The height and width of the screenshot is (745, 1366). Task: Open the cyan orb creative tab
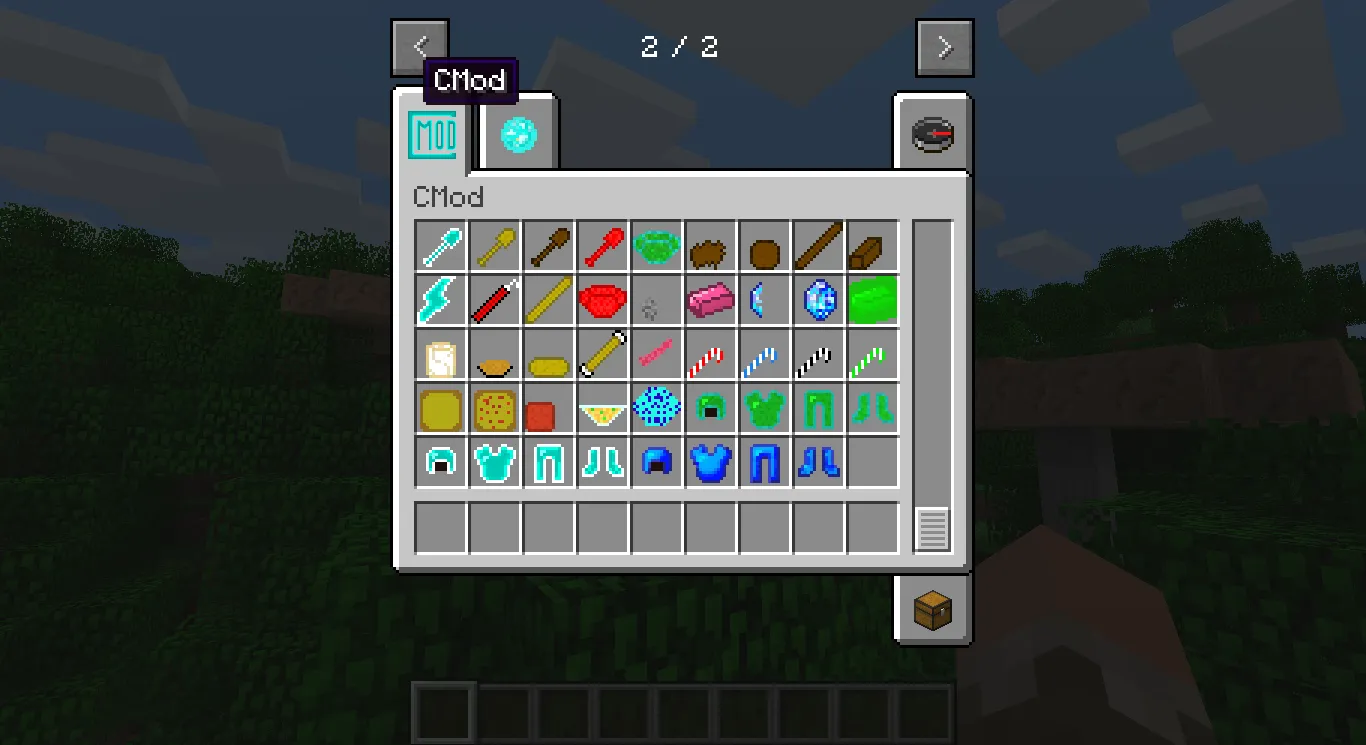[516, 133]
